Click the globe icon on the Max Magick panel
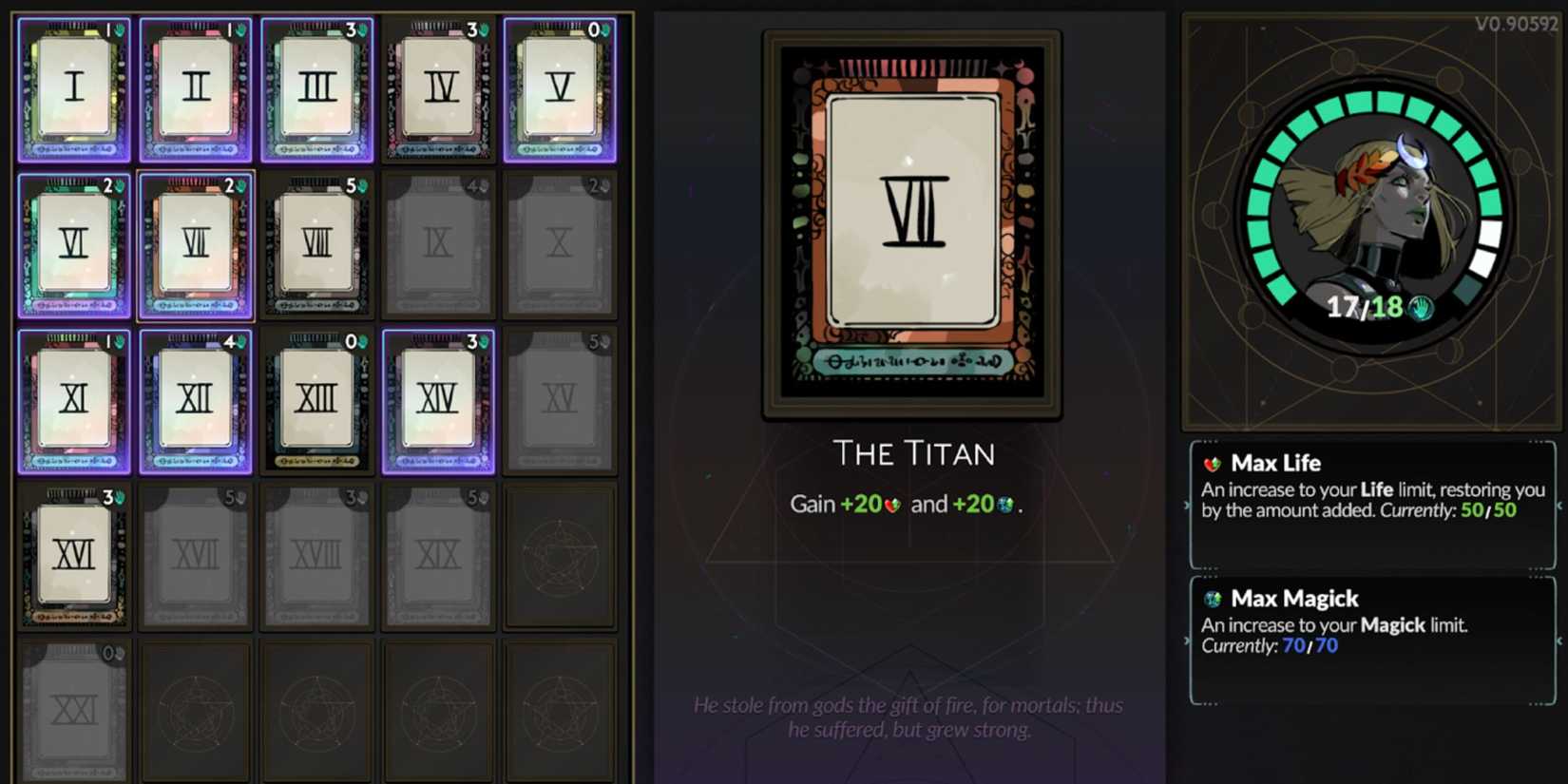Screen dimensions: 1568x784 1214,599
